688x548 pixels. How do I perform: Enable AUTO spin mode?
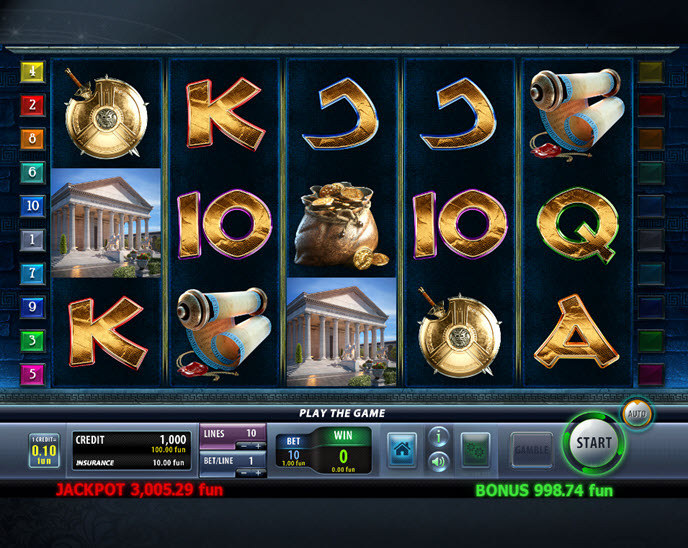click(636, 411)
